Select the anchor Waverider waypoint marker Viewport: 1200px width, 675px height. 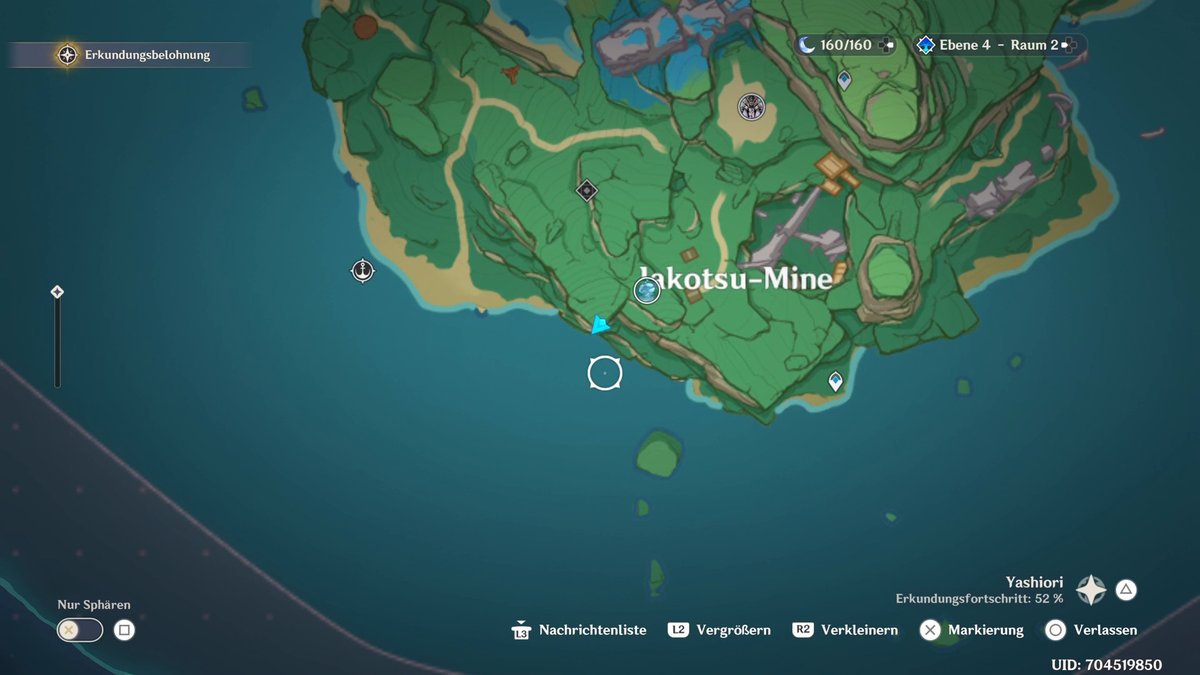point(362,270)
